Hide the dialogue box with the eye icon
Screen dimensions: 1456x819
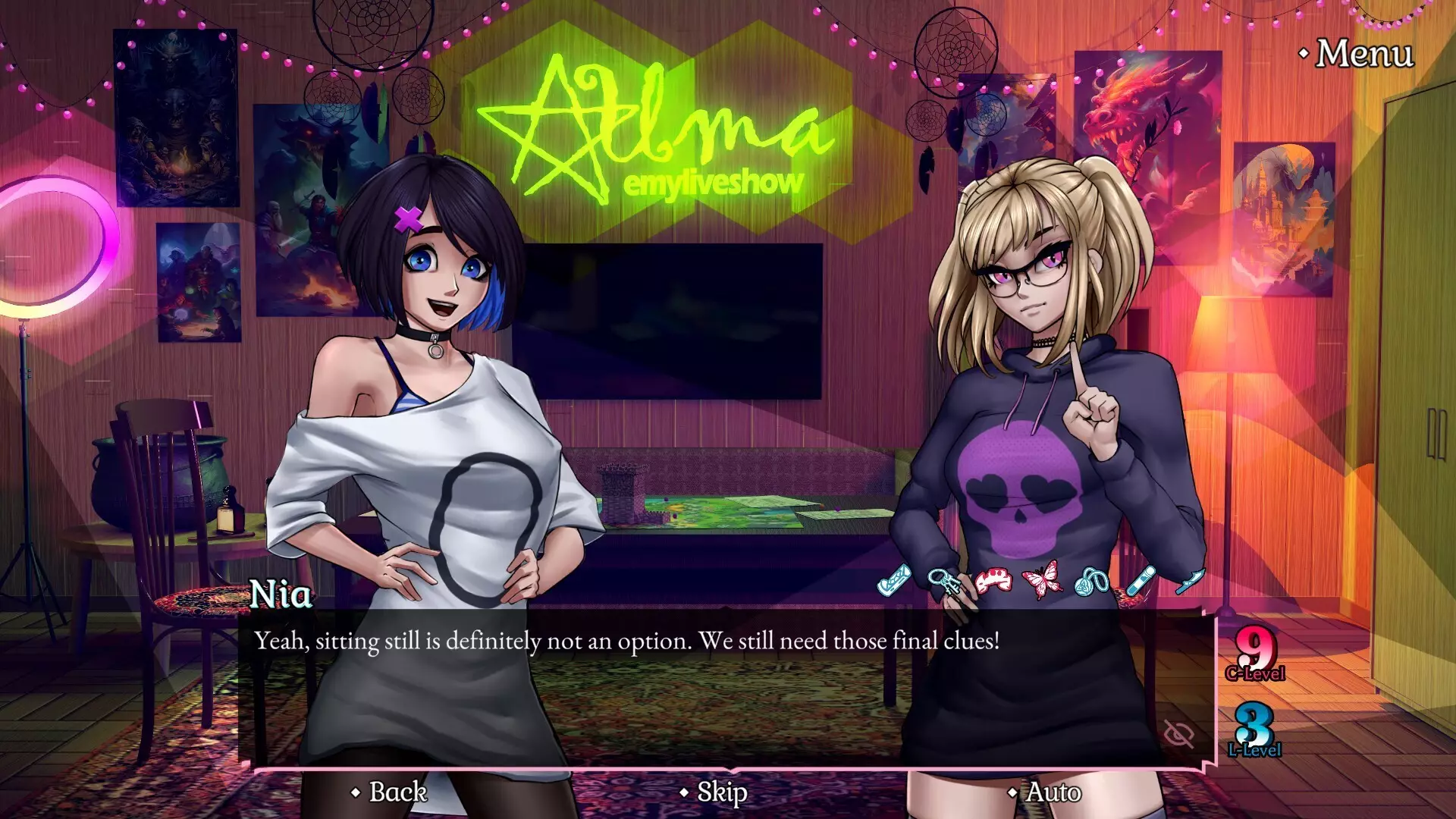[x=1178, y=733]
